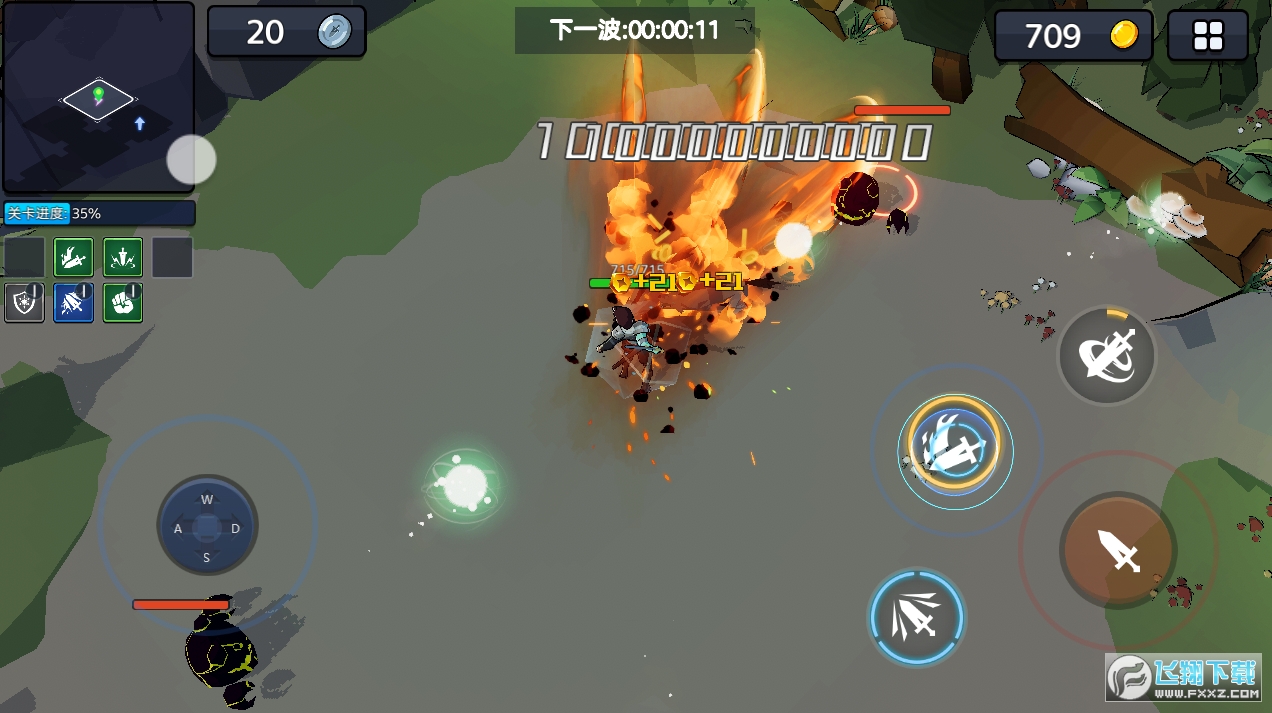Tap the silver token counter showing 20
This screenshot has height=713, width=1272.
pos(286,32)
